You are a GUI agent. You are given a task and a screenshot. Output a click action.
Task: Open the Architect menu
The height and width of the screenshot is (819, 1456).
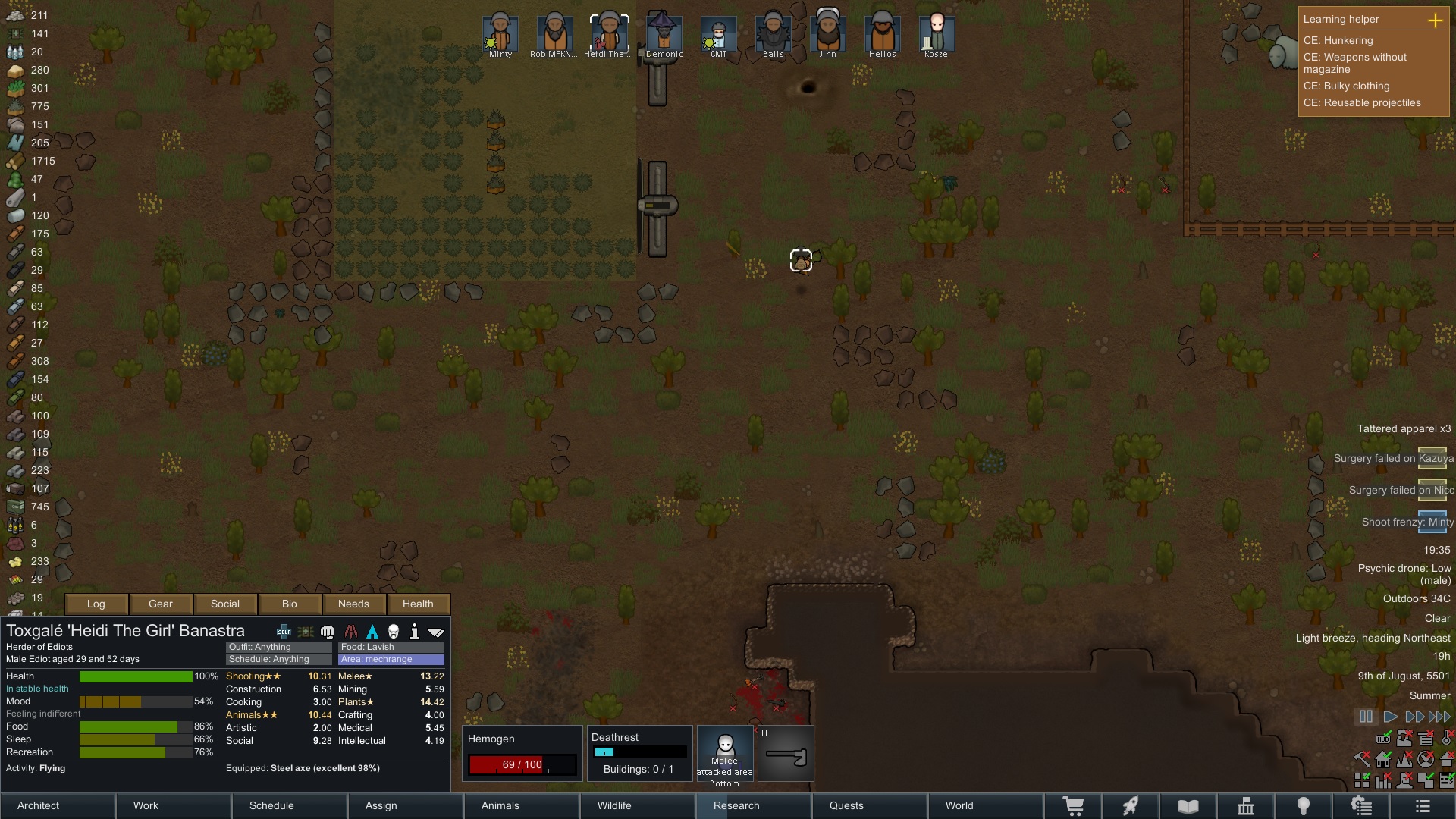[x=39, y=805]
